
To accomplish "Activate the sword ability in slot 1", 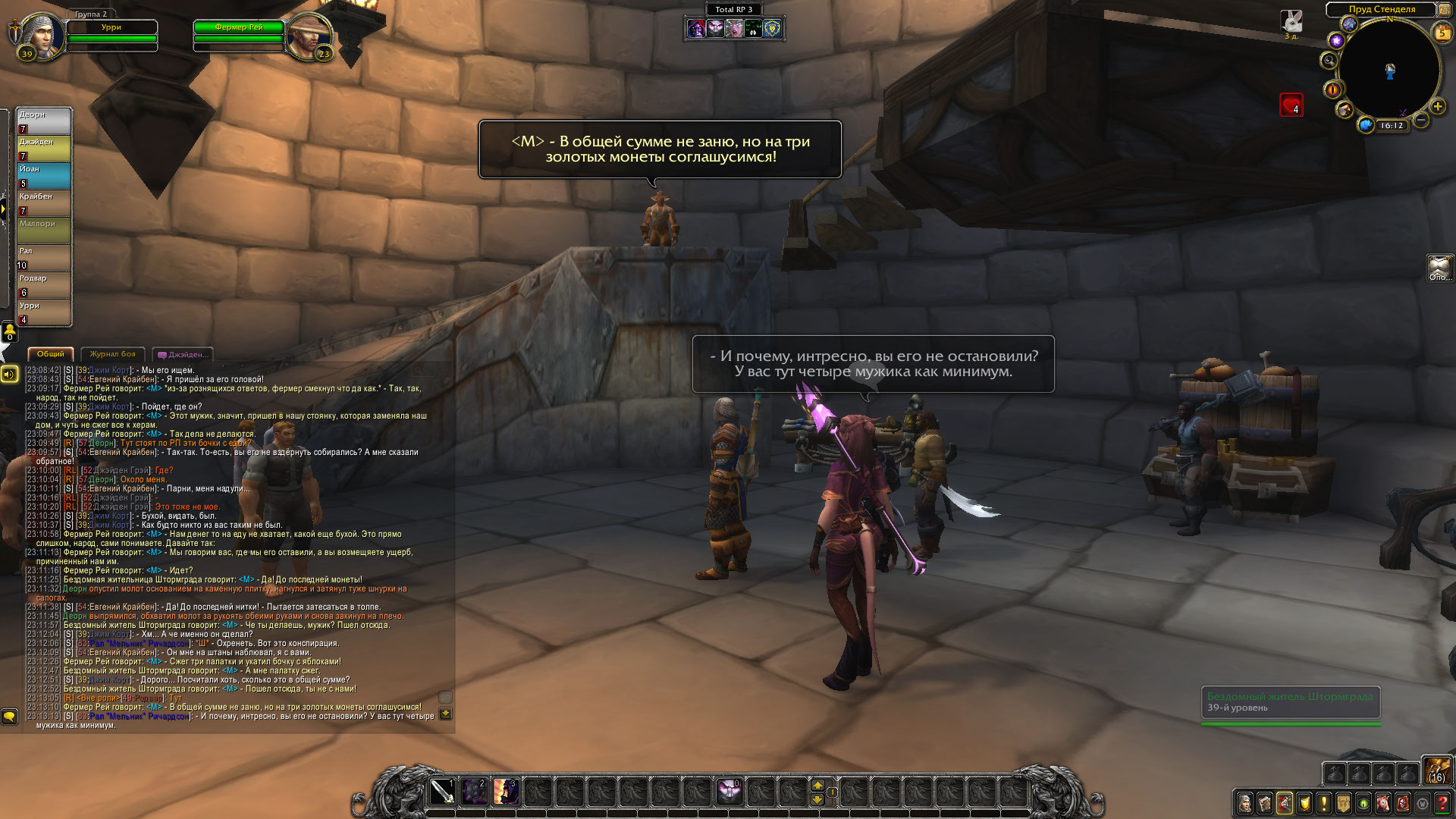I will pos(442,792).
